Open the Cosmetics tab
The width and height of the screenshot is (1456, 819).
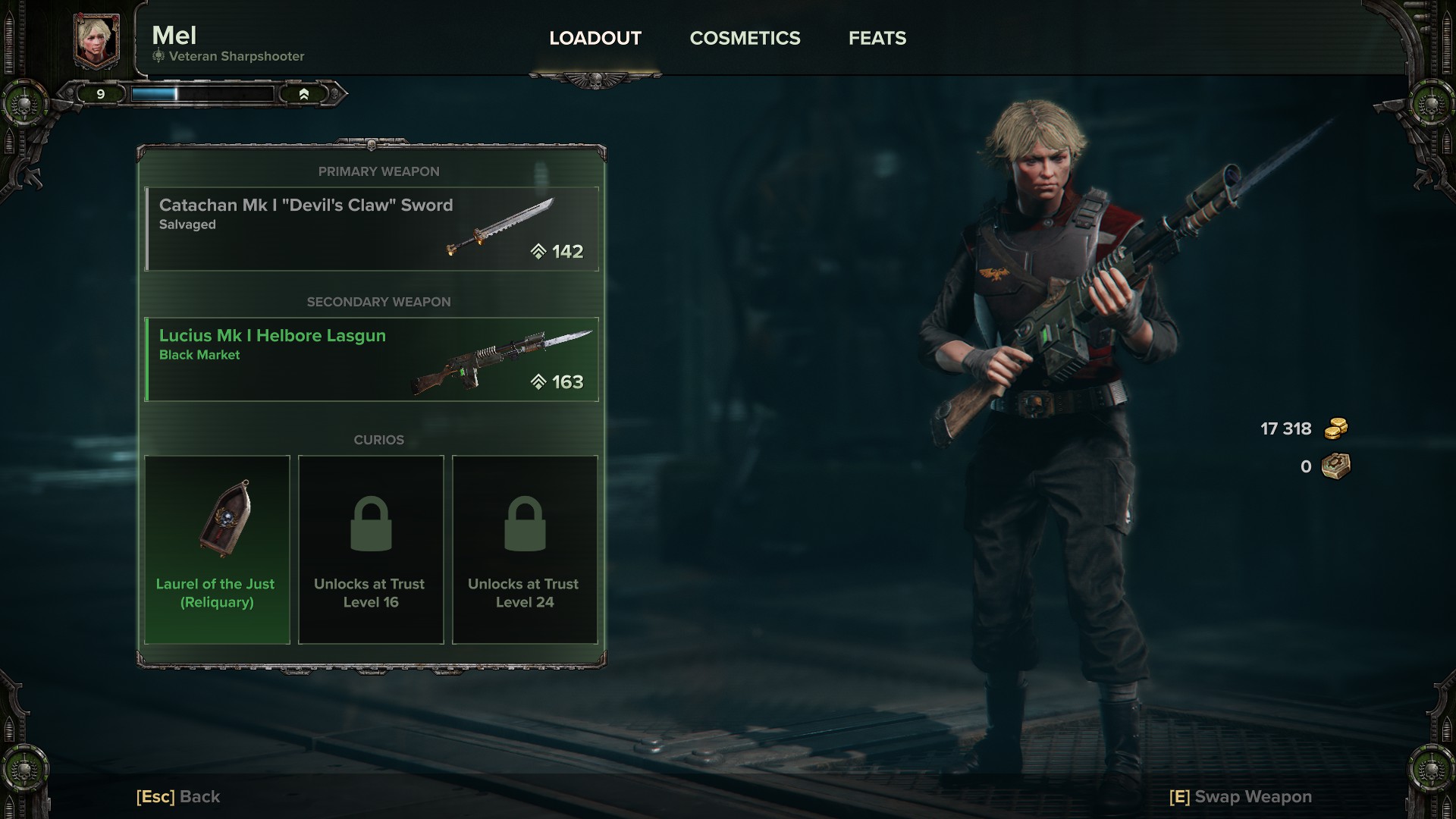tap(745, 38)
